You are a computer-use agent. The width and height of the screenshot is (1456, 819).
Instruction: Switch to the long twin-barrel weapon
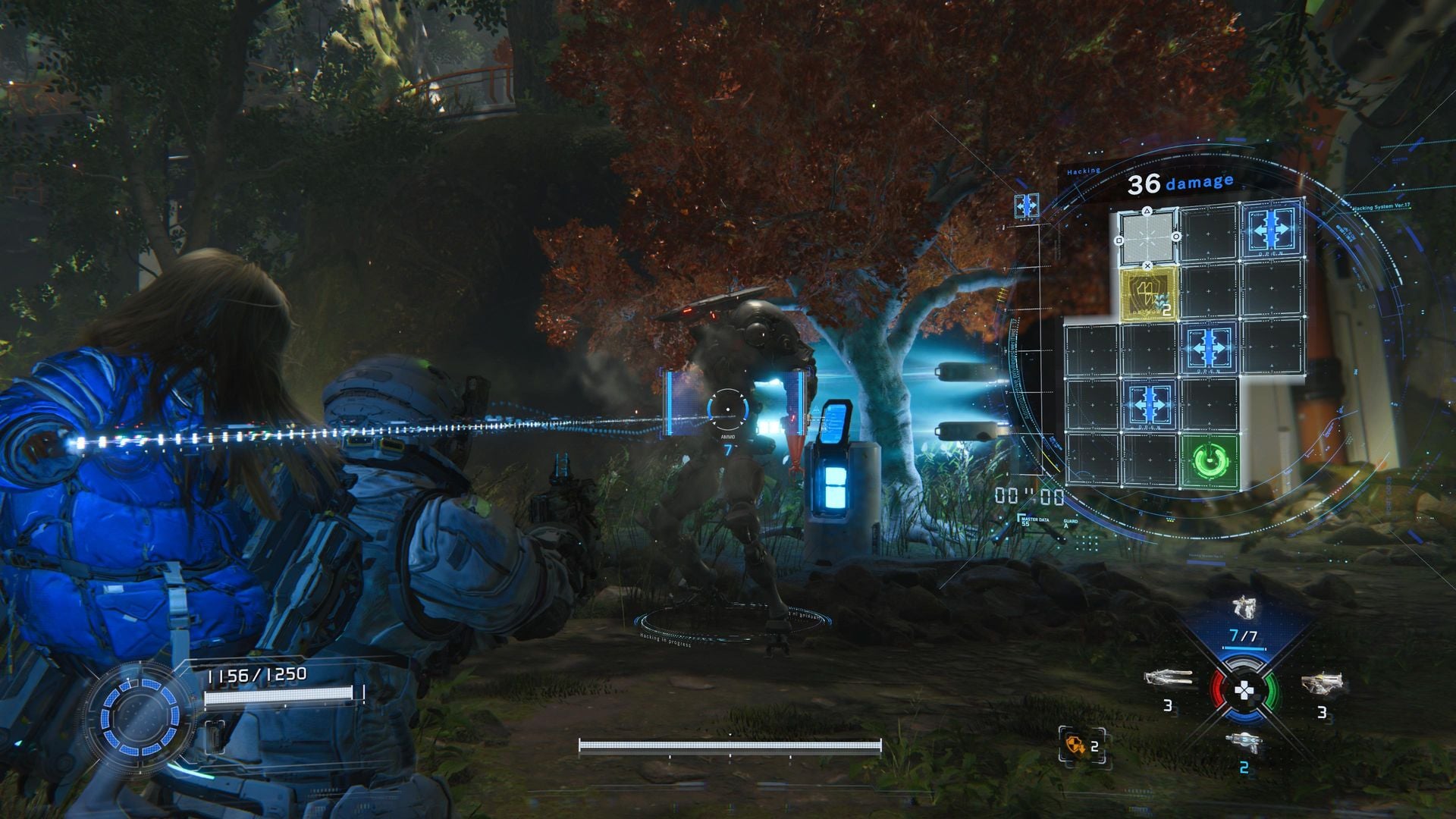(1168, 677)
